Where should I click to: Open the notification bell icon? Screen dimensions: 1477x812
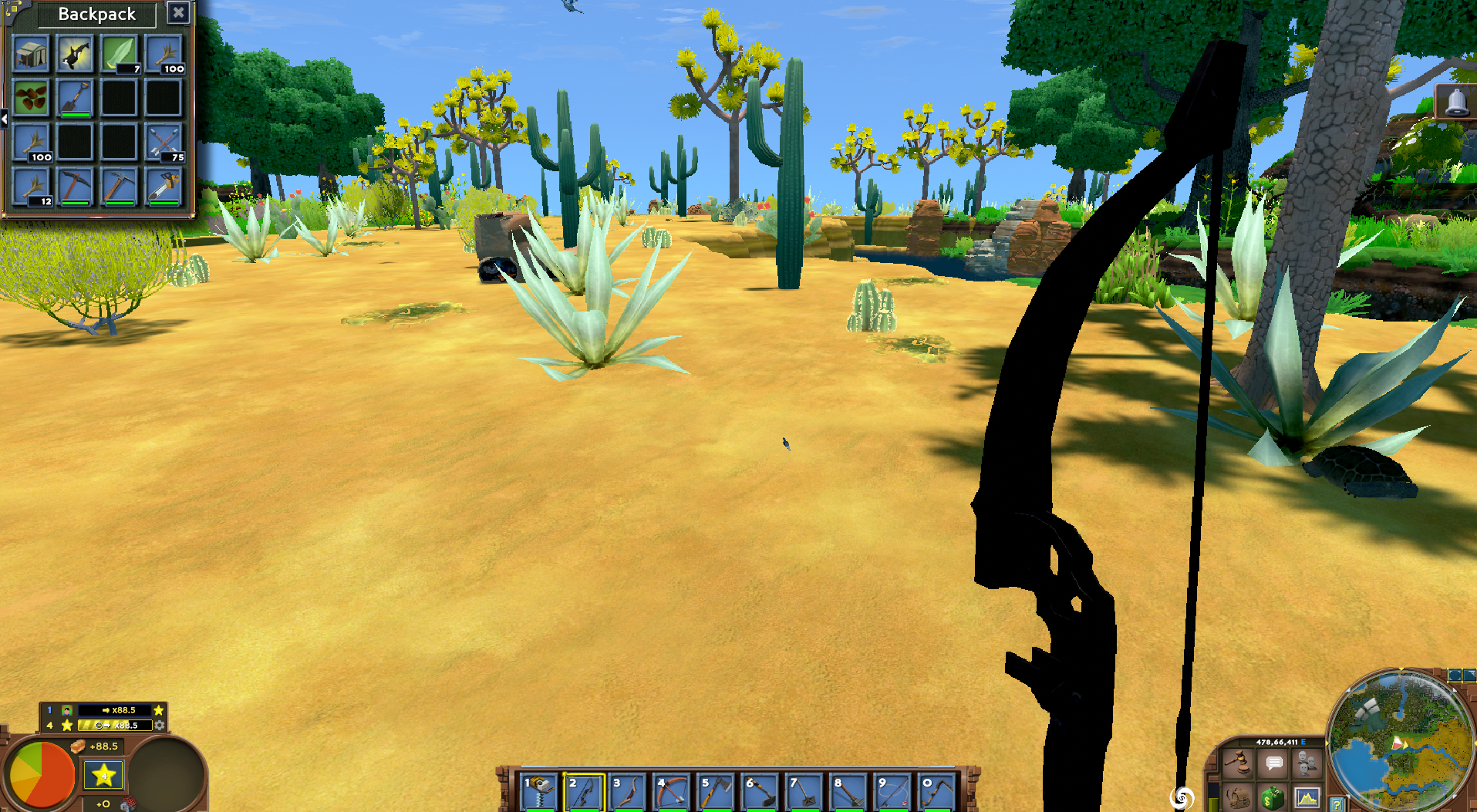click(1455, 103)
